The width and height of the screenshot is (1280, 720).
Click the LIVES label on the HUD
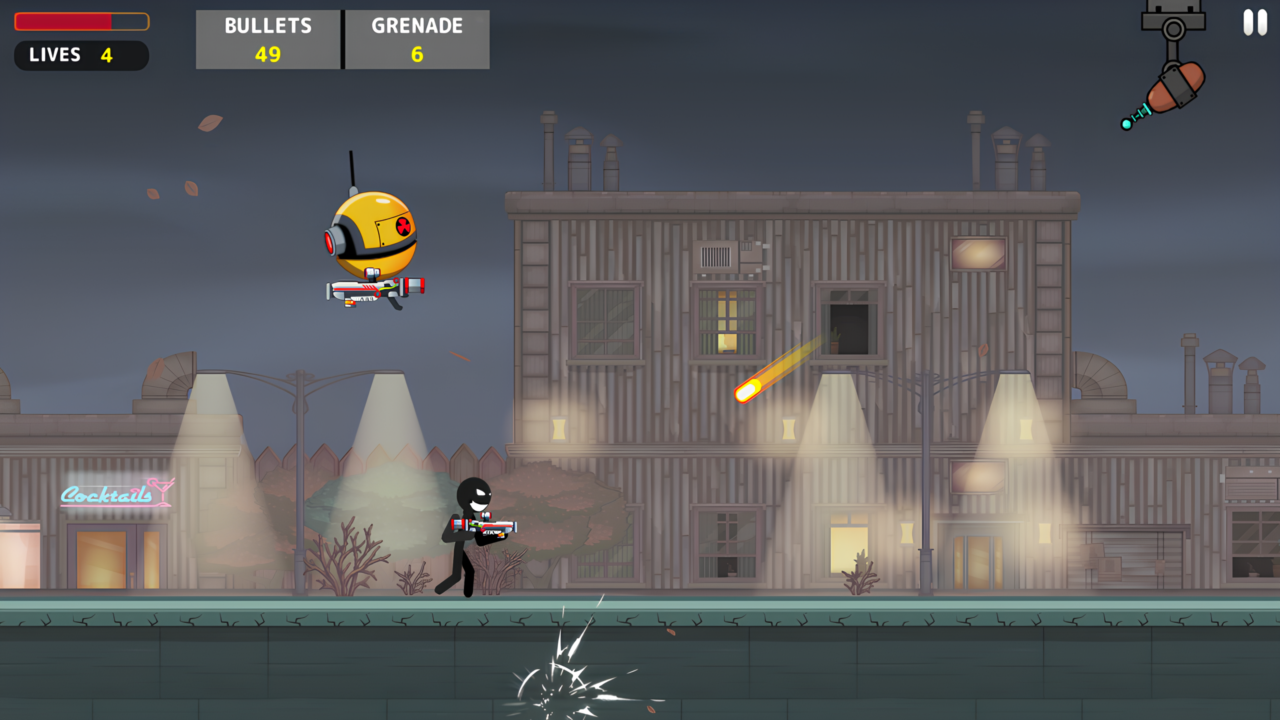(x=54, y=55)
